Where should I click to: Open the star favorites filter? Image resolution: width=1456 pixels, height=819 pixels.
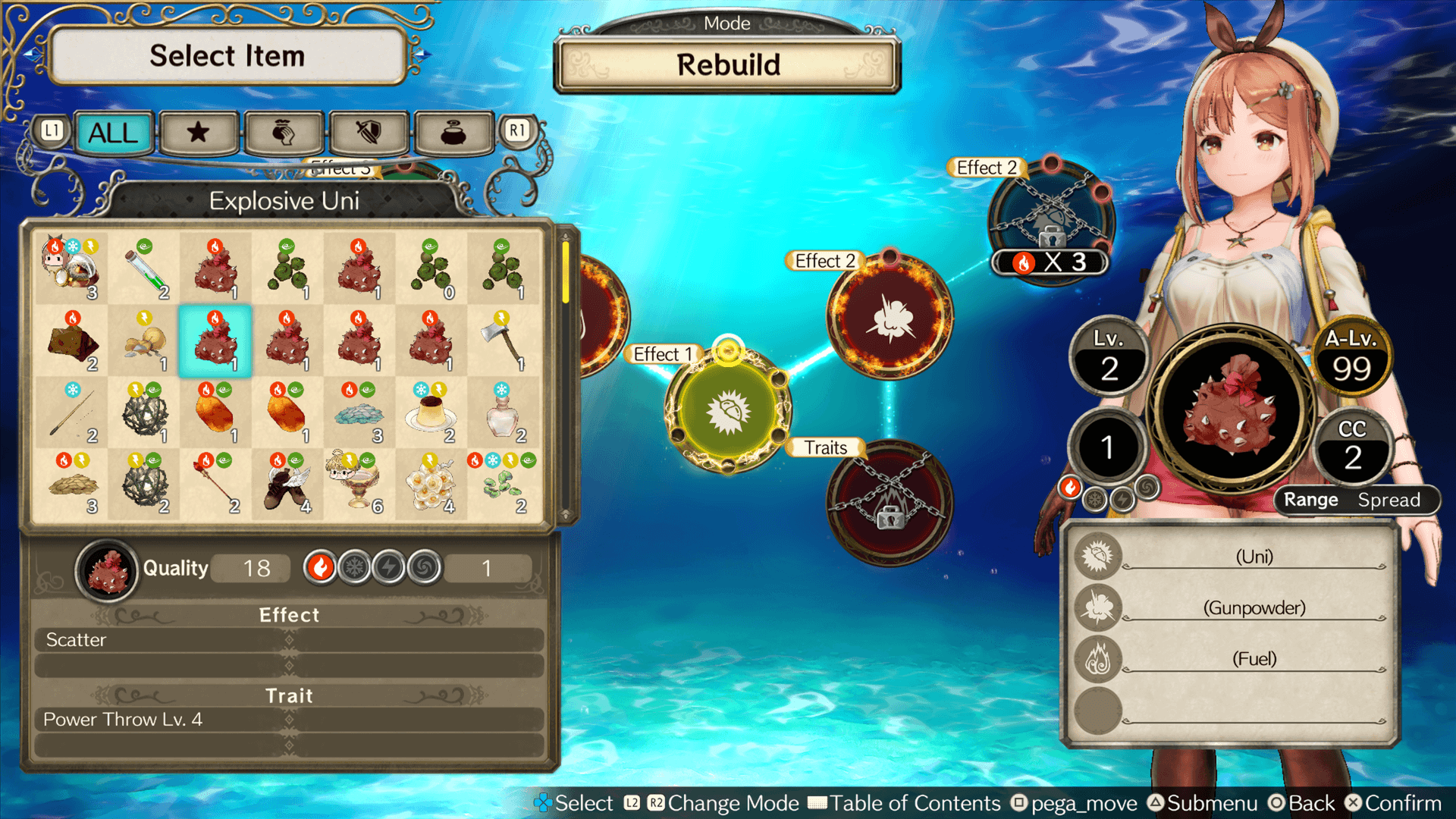click(198, 133)
